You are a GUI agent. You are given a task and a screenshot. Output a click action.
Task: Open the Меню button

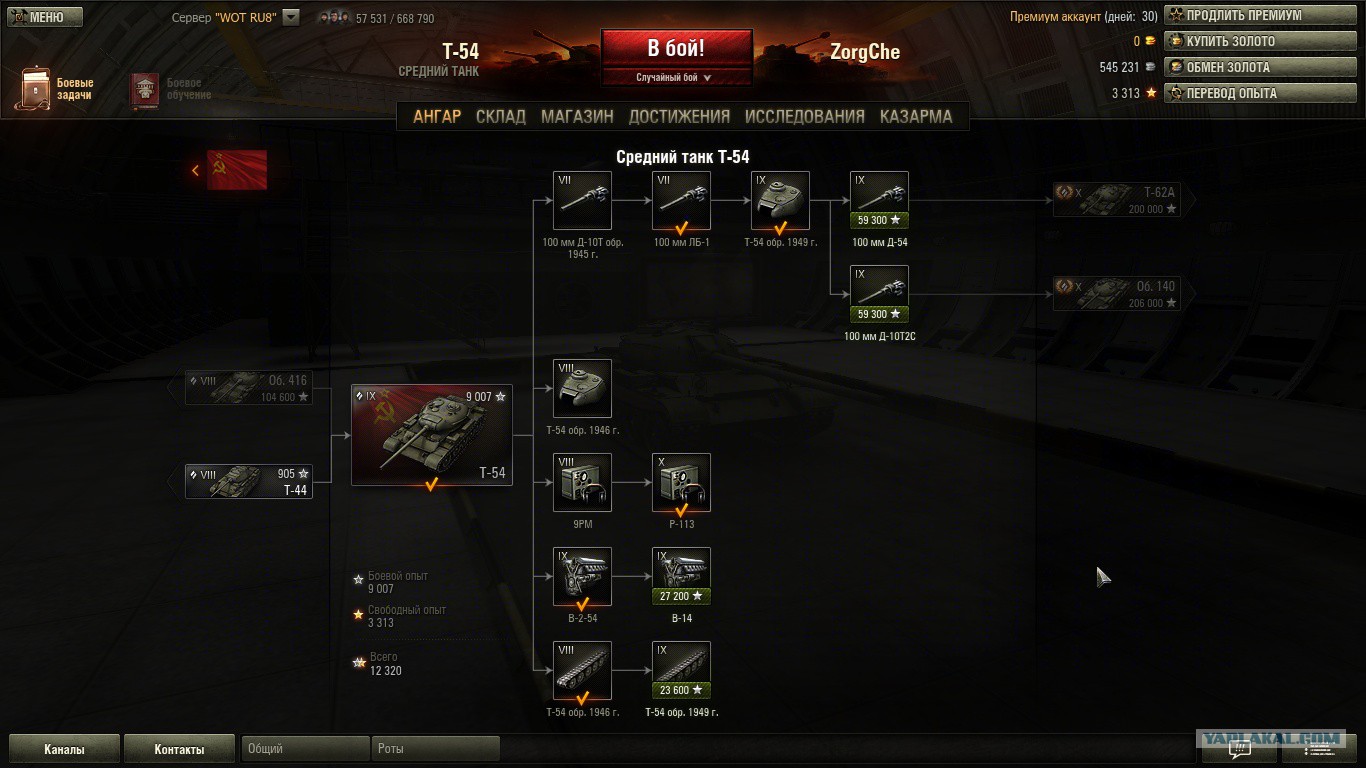click(x=45, y=17)
